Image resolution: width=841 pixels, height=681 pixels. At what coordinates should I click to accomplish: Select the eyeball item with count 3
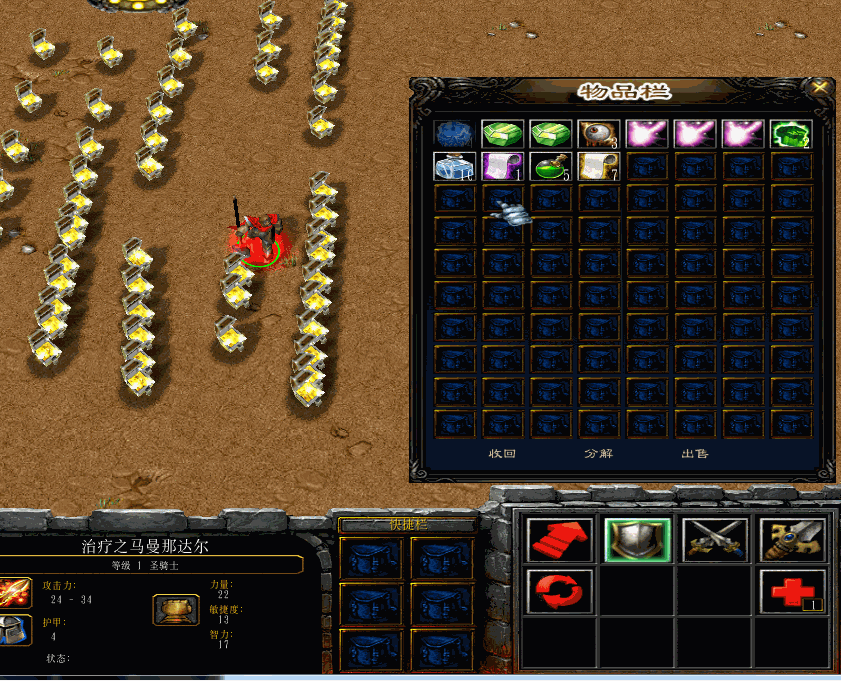598,134
